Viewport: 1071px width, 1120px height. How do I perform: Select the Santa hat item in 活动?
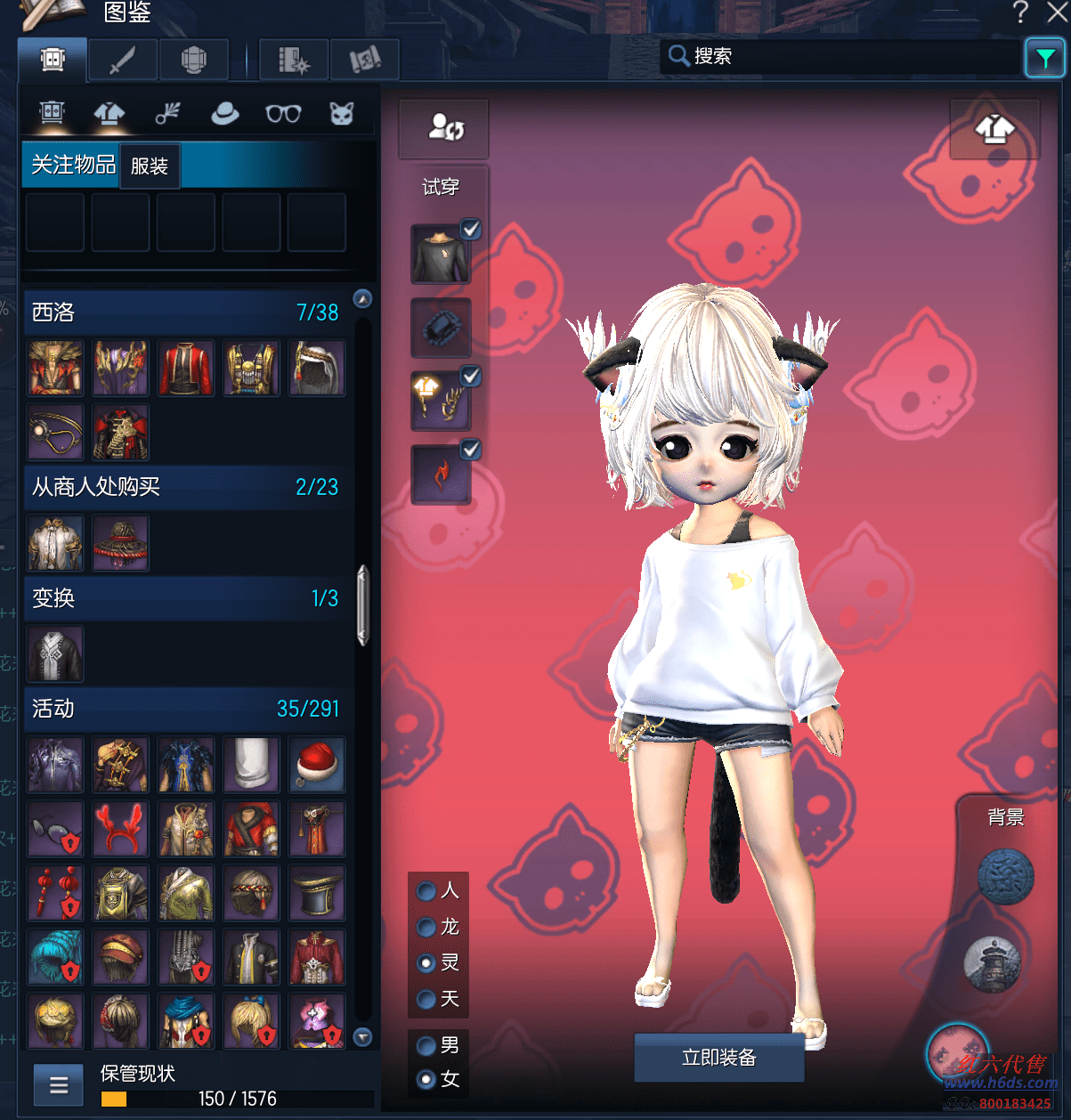click(316, 765)
